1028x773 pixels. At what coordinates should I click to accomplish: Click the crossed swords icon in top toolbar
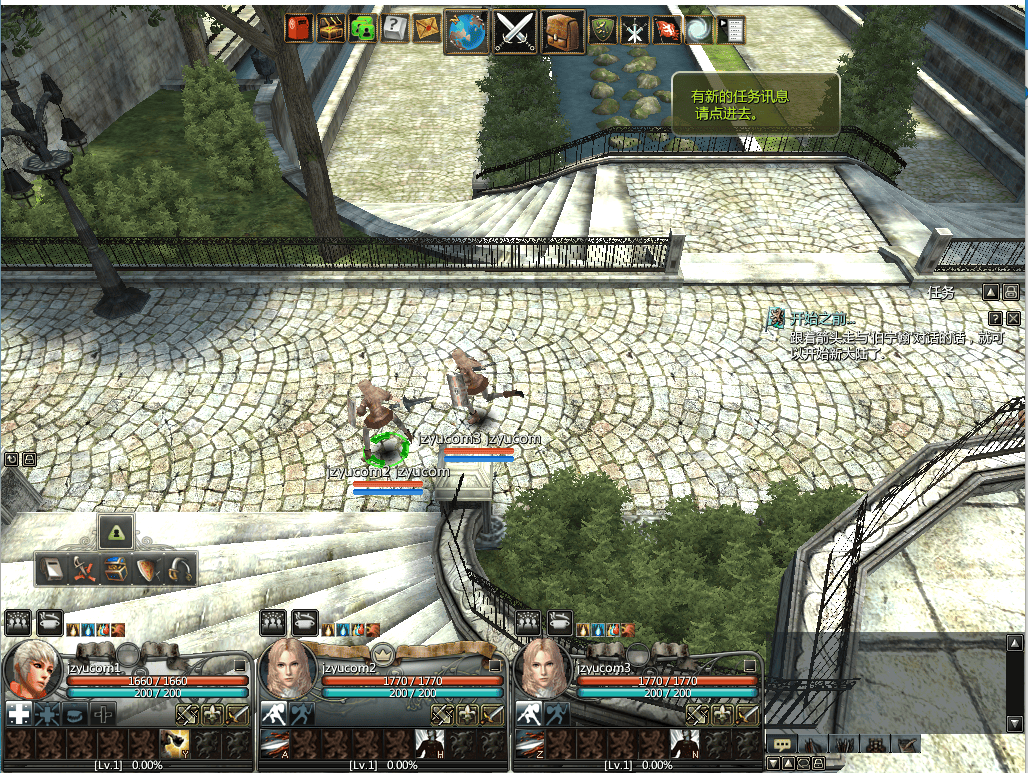[x=515, y=31]
